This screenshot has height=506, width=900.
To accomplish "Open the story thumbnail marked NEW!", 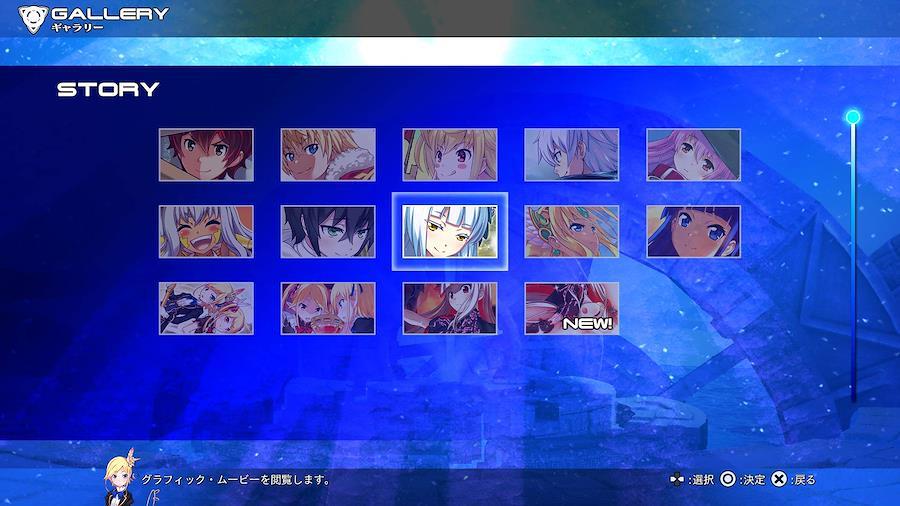I will (571, 308).
